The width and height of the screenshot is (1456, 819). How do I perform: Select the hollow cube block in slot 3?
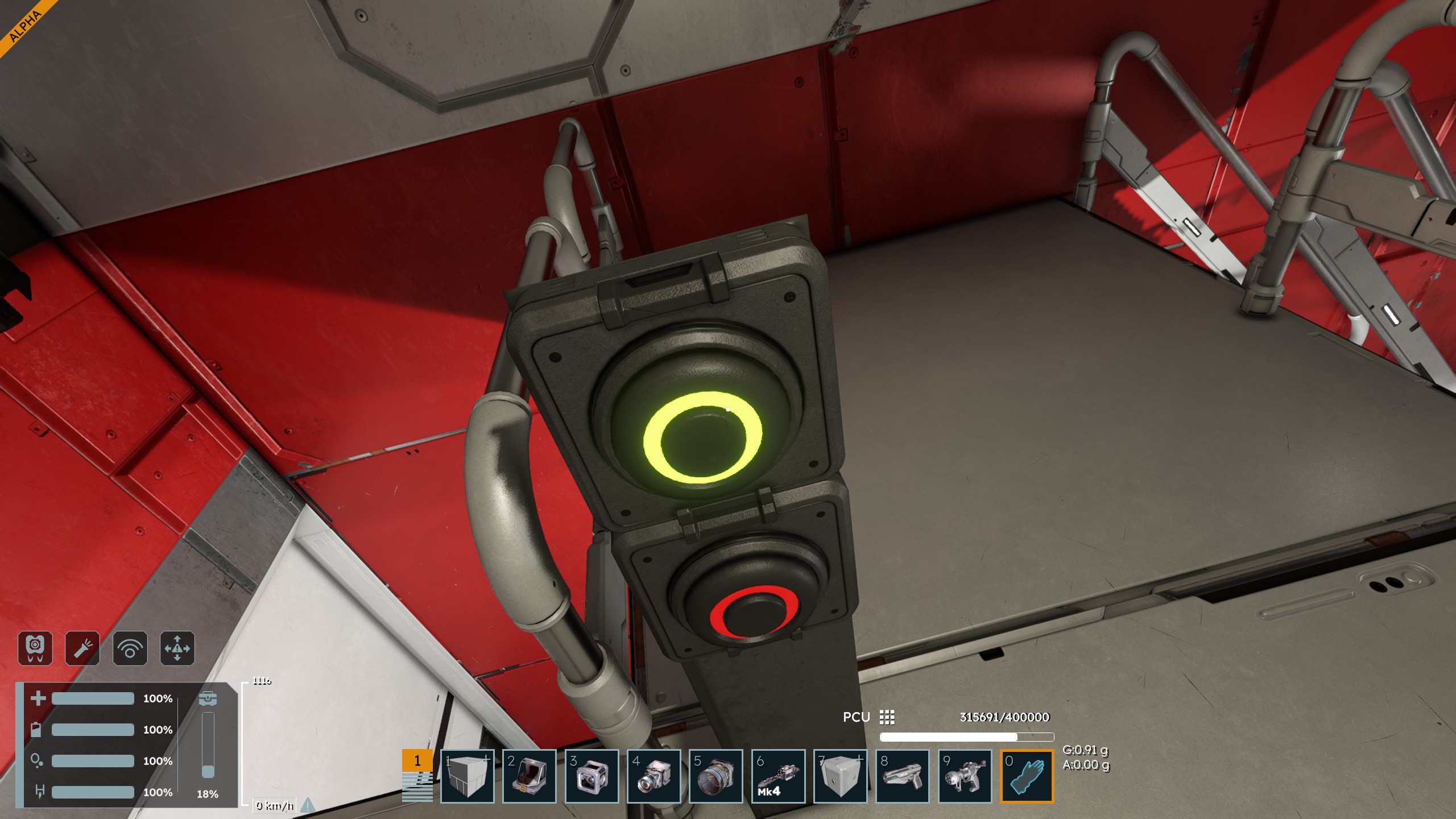[591, 776]
